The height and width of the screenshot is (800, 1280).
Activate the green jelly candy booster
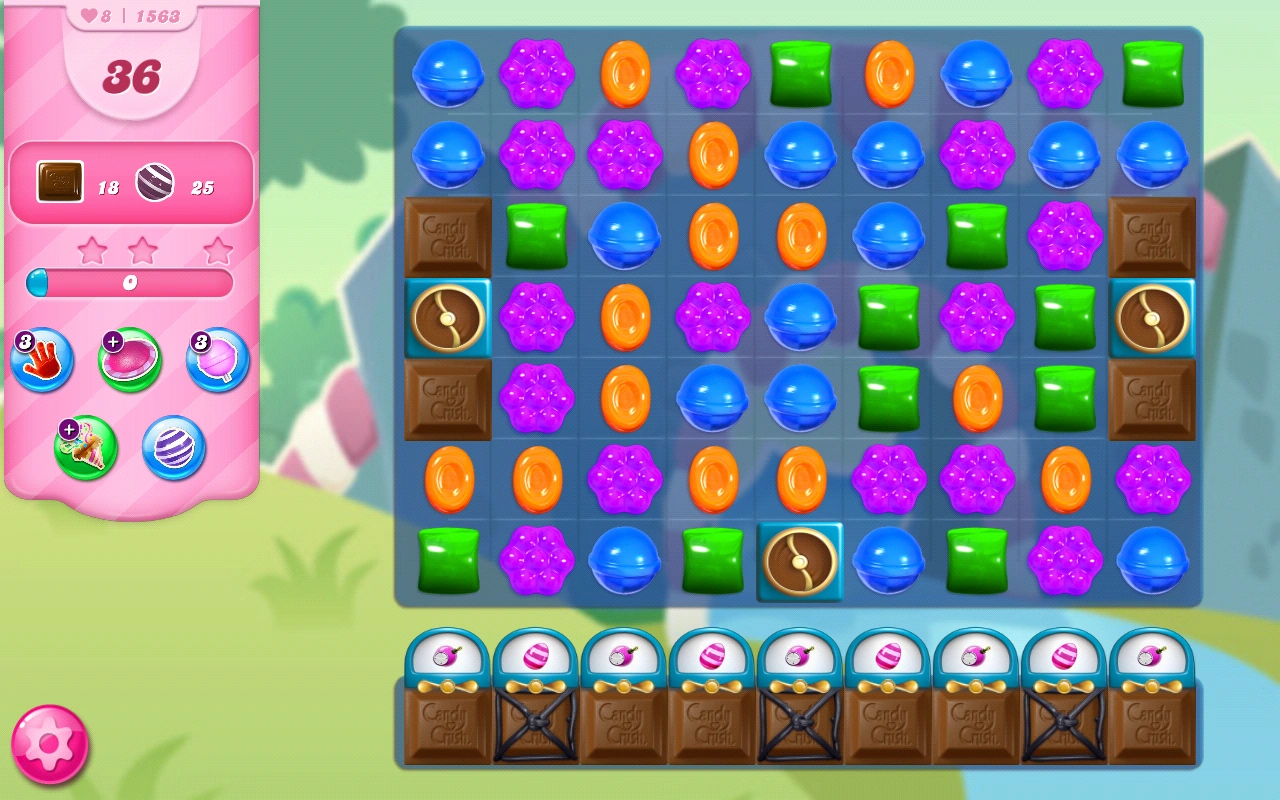129,358
